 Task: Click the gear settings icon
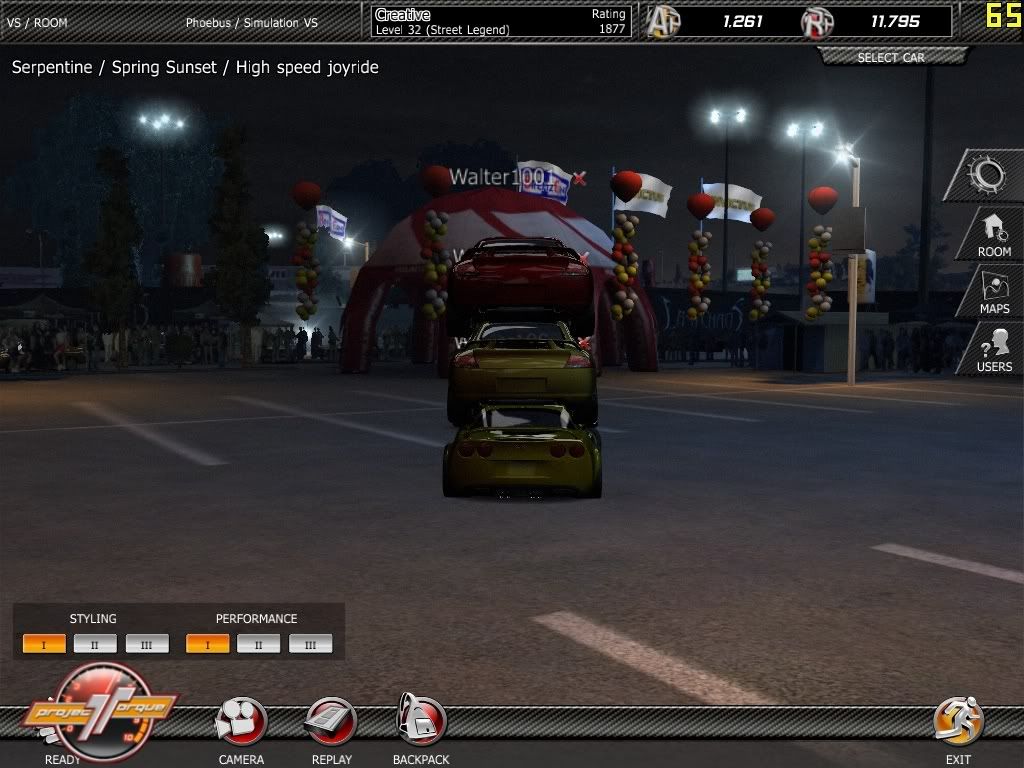(x=987, y=176)
